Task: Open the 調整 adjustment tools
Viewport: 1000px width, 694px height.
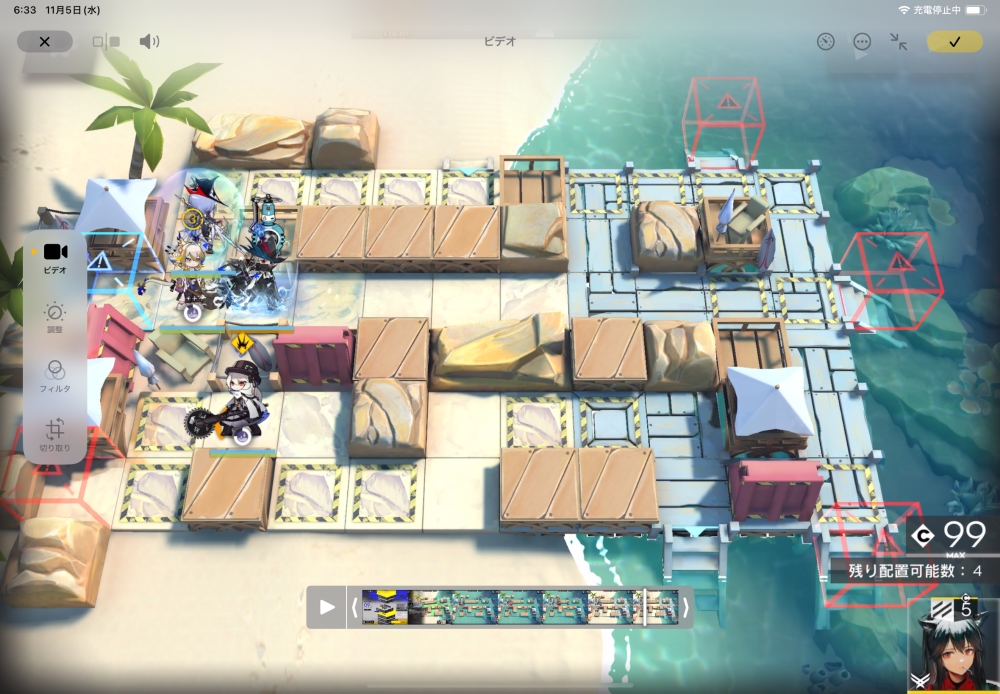Action: (55, 318)
